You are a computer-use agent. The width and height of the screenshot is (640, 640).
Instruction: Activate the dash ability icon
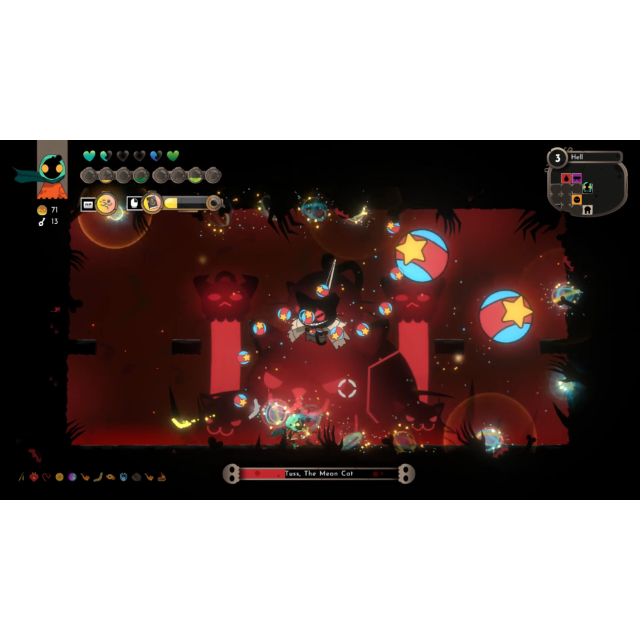[x=106, y=204]
